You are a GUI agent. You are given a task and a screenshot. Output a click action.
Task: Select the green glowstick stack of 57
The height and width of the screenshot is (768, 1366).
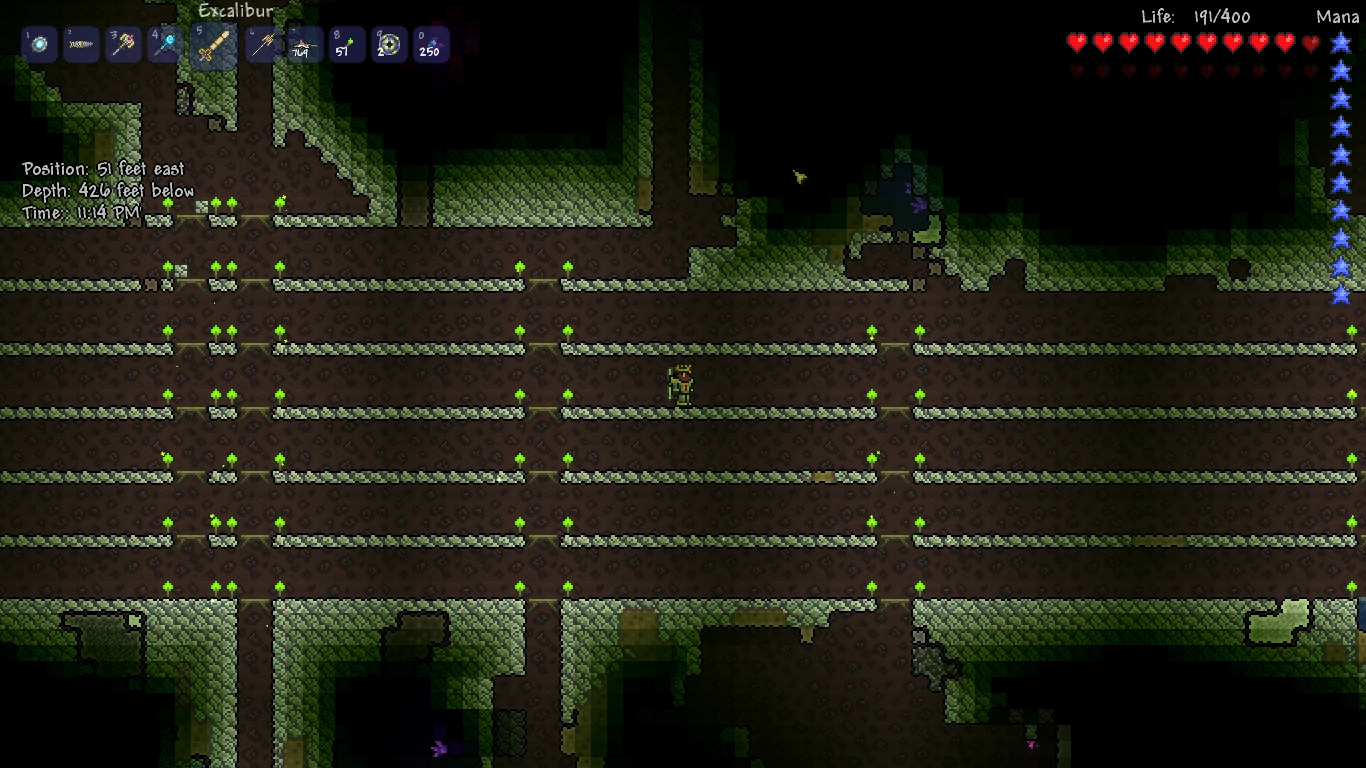point(346,45)
